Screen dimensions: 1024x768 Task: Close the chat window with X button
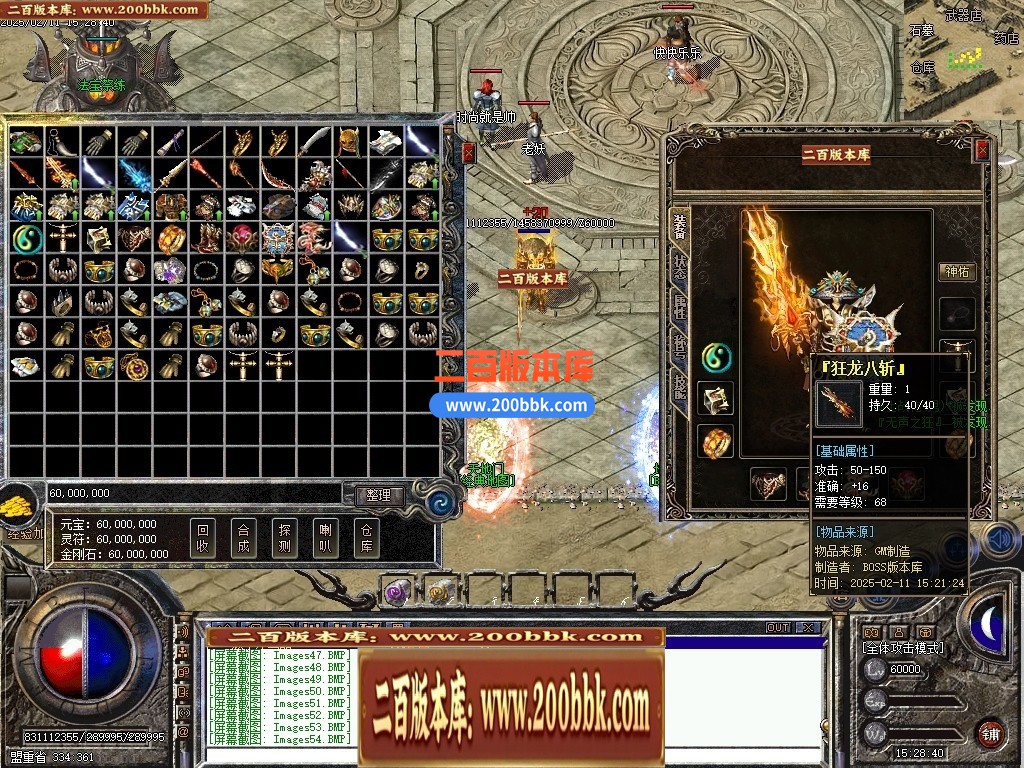[x=807, y=628]
